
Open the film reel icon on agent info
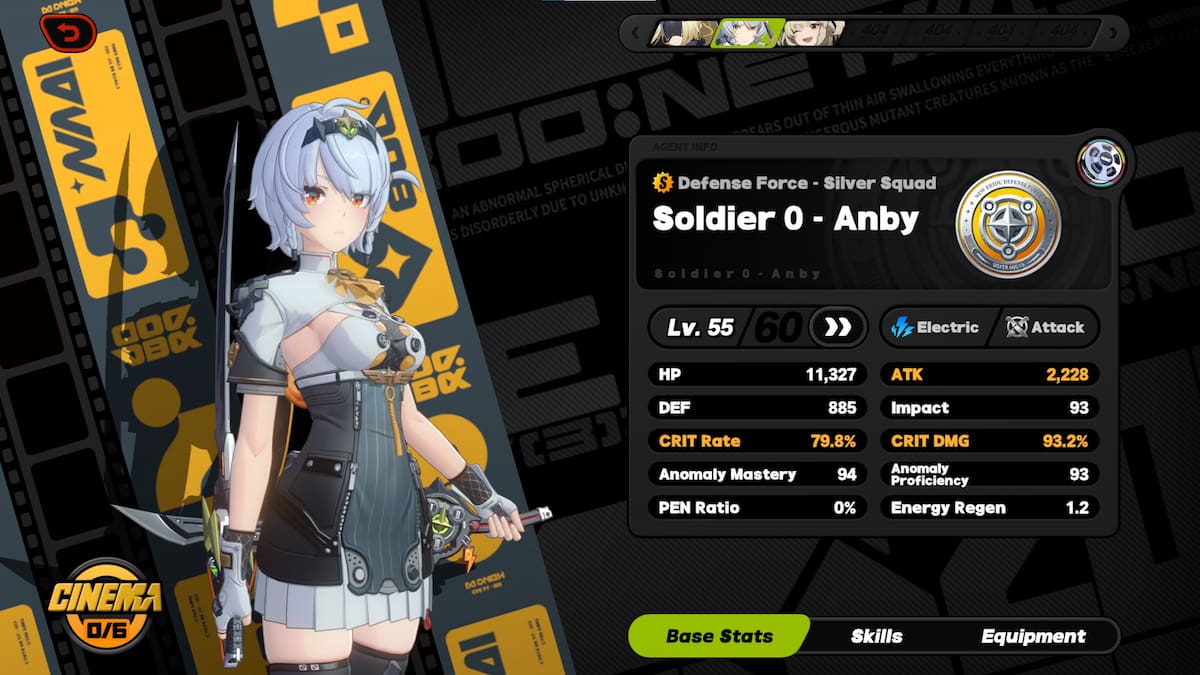point(1101,163)
